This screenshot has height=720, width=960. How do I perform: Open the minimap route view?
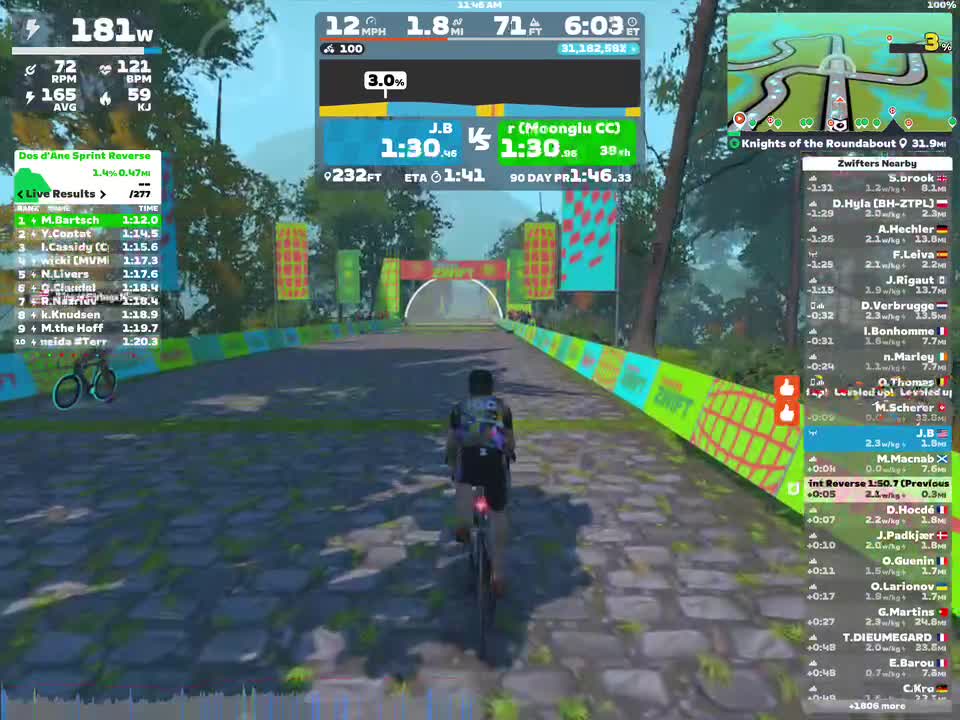click(x=838, y=72)
